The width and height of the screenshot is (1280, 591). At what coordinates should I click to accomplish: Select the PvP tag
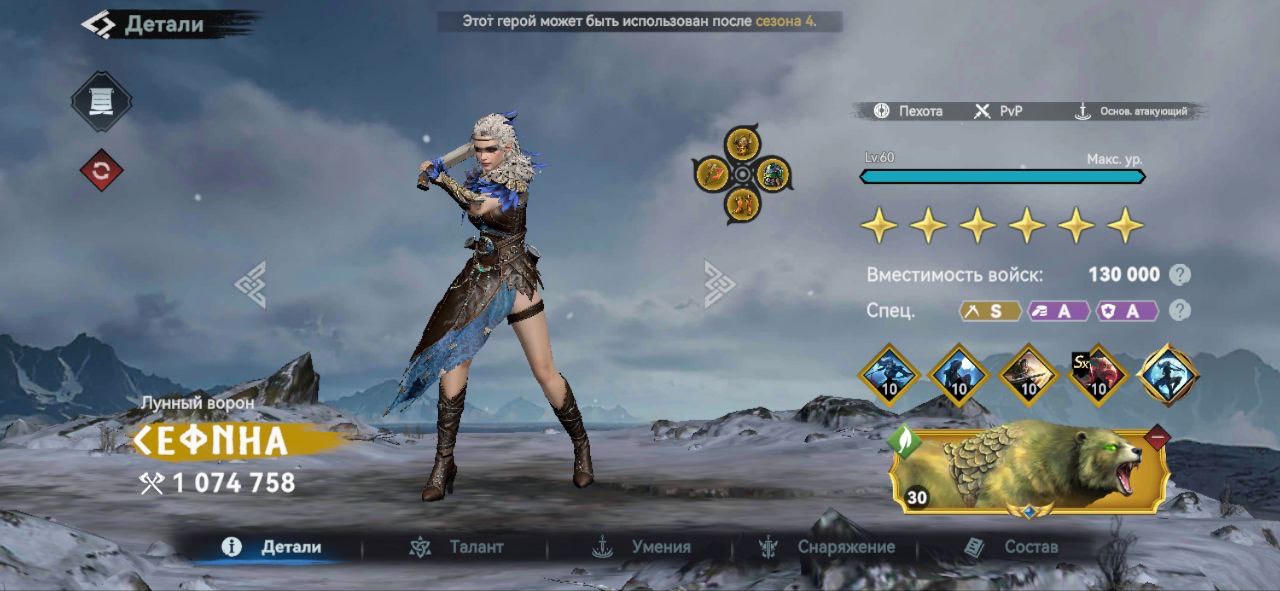998,111
